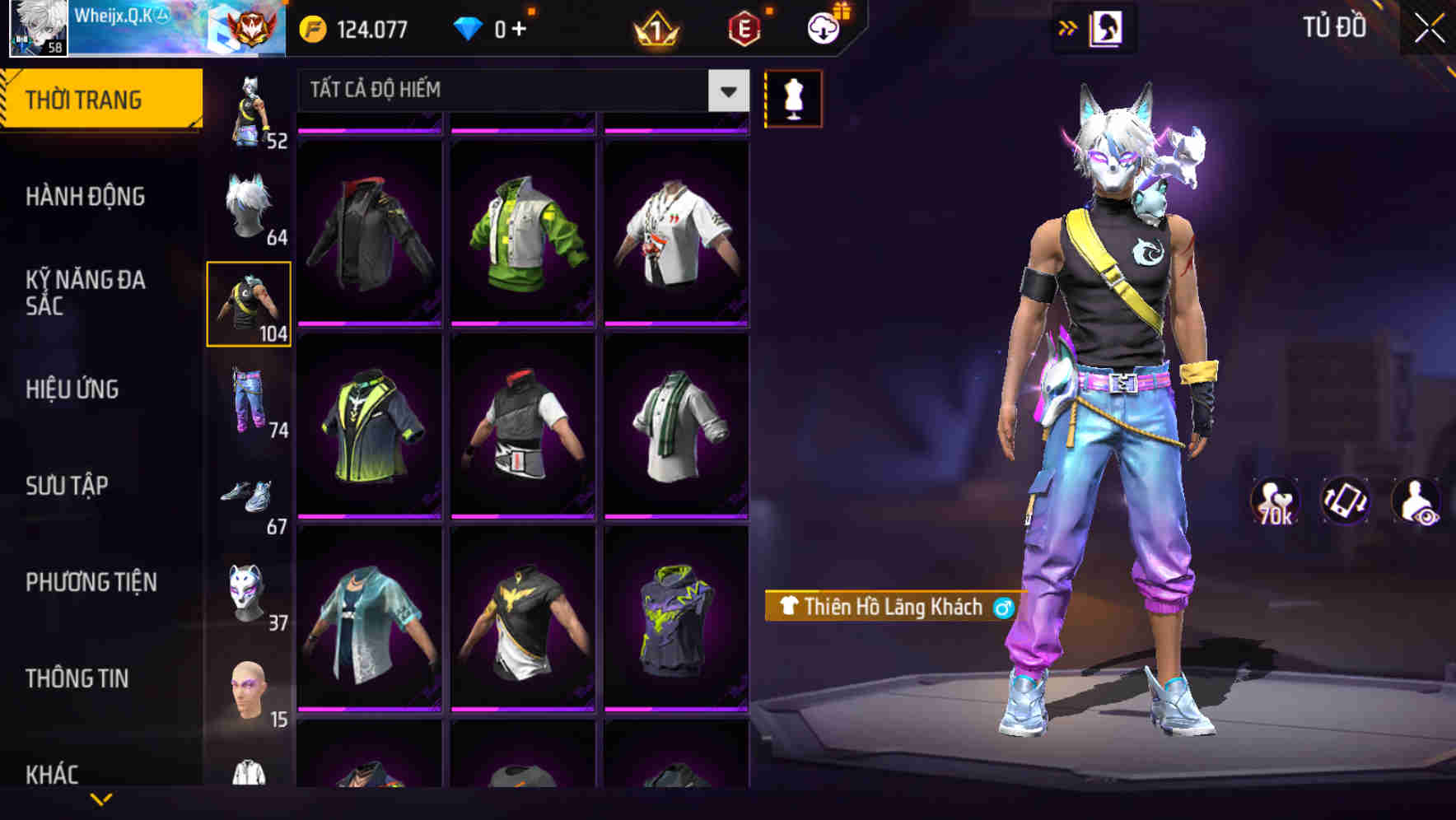Open the diamond top-up icon
Viewport: 1456px width, 820px height.
click(x=469, y=27)
